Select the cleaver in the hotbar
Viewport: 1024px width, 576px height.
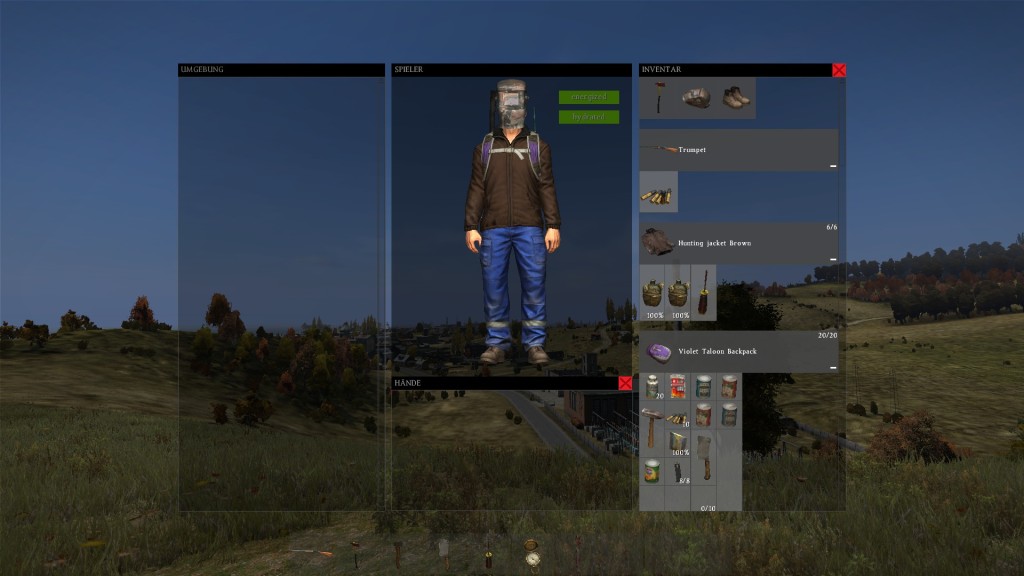(443, 549)
